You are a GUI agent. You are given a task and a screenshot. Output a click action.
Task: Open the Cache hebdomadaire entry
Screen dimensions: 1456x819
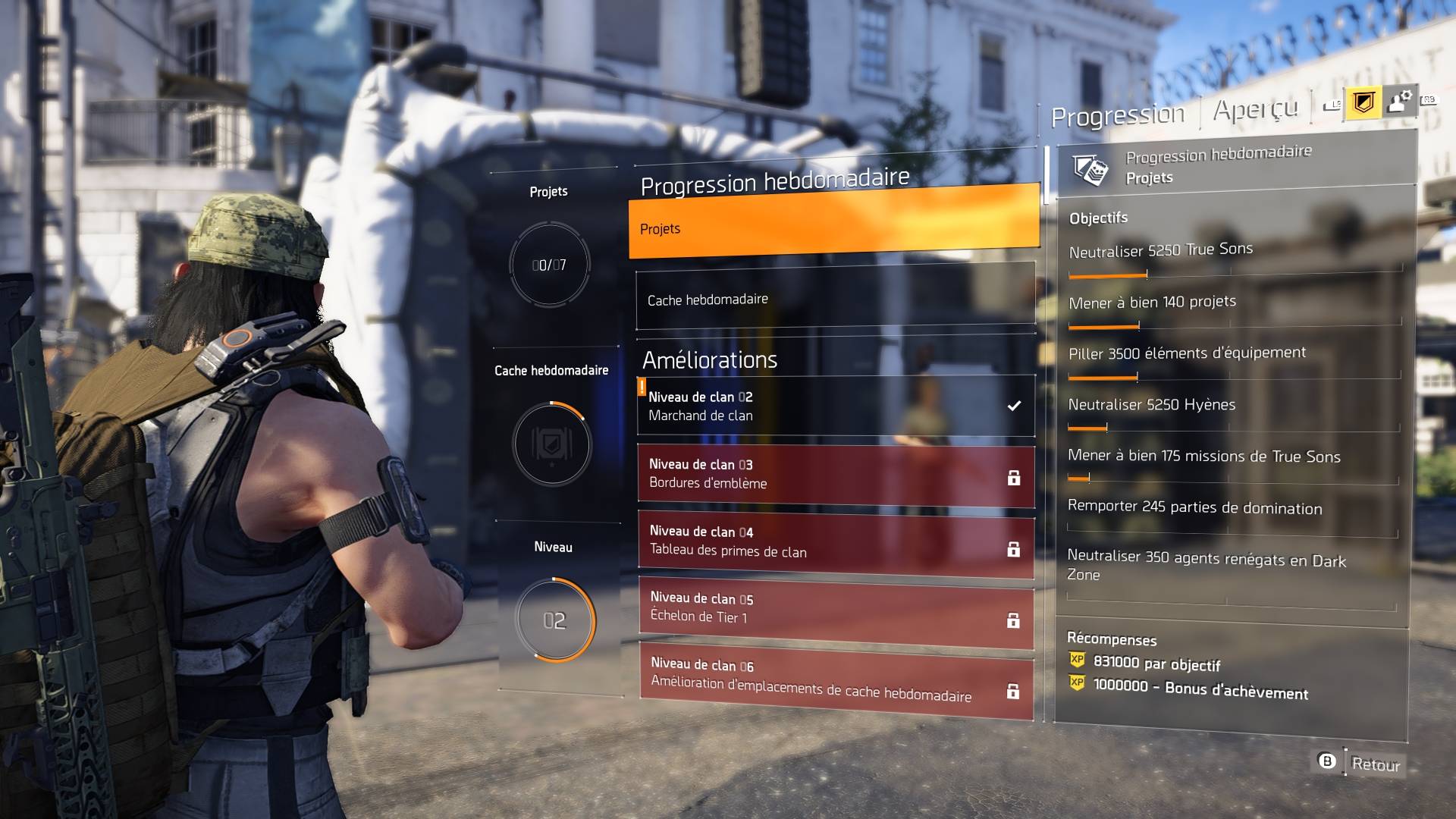pyautogui.click(x=835, y=300)
